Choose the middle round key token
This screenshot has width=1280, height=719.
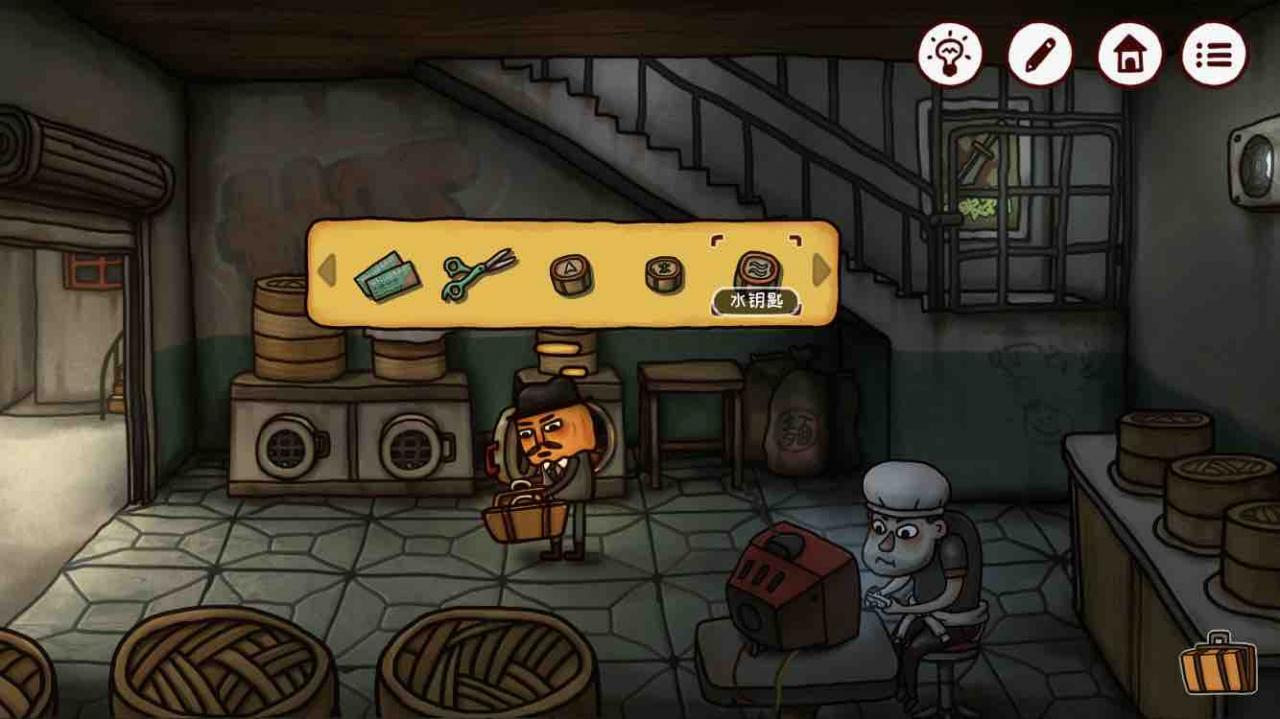(664, 273)
